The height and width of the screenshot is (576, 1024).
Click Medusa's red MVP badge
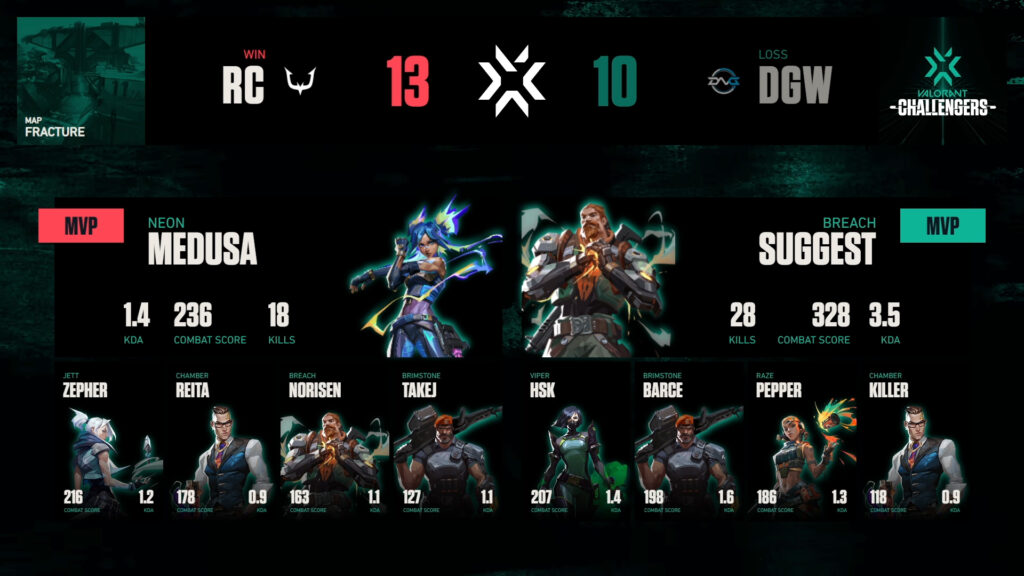(81, 226)
